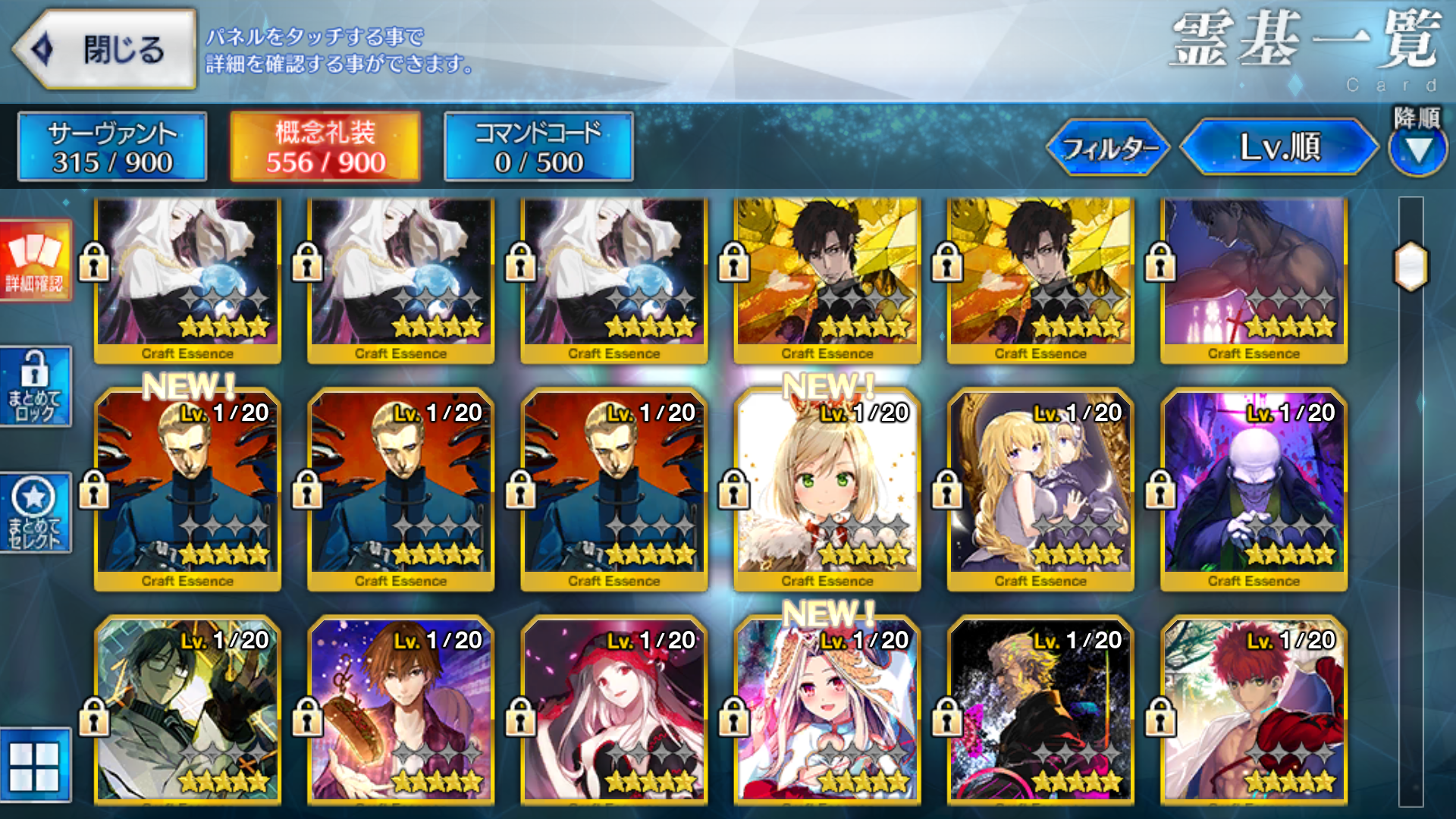Click the list scrollbar handle
Image resolution: width=1456 pixels, height=819 pixels.
(1410, 266)
